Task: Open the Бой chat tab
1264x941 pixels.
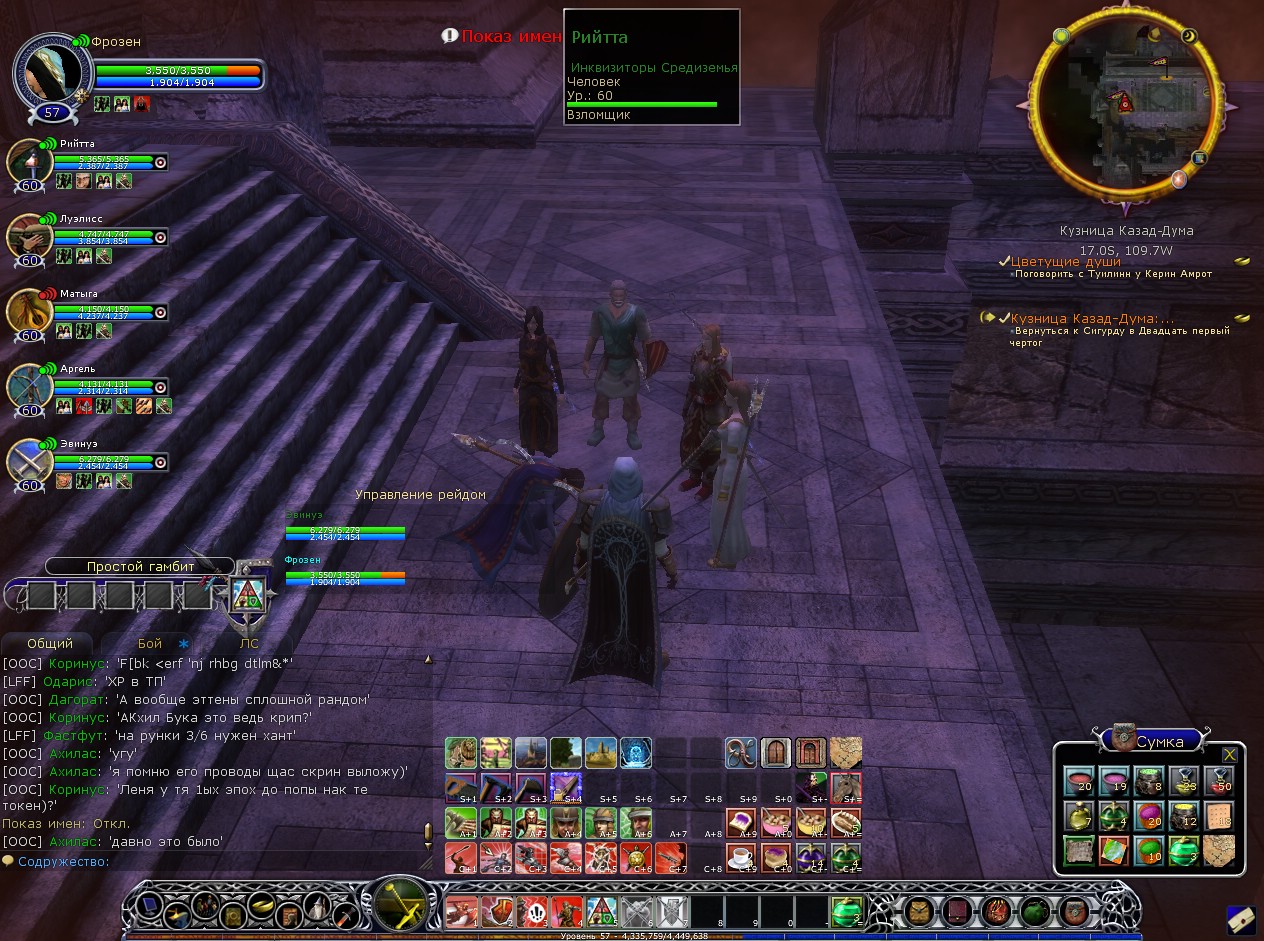Action: pyautogui.click(x=150, y=645)
